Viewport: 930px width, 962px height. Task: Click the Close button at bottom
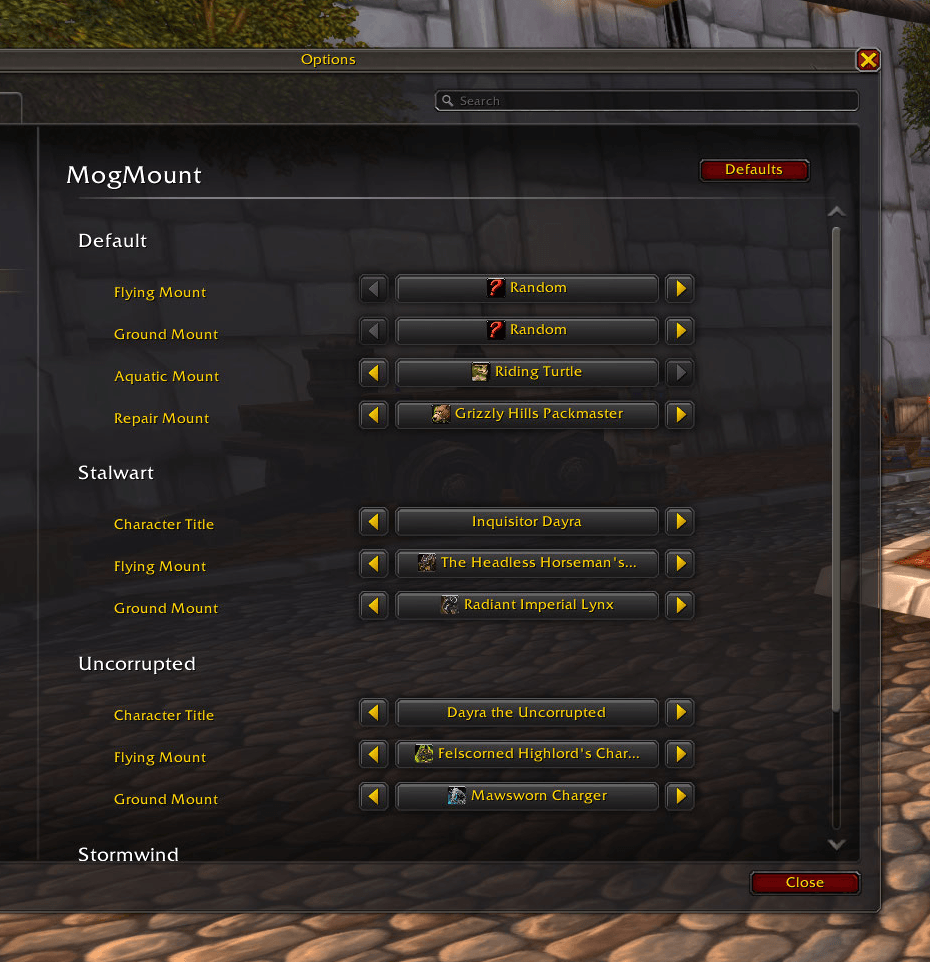(x=804, y=882)
